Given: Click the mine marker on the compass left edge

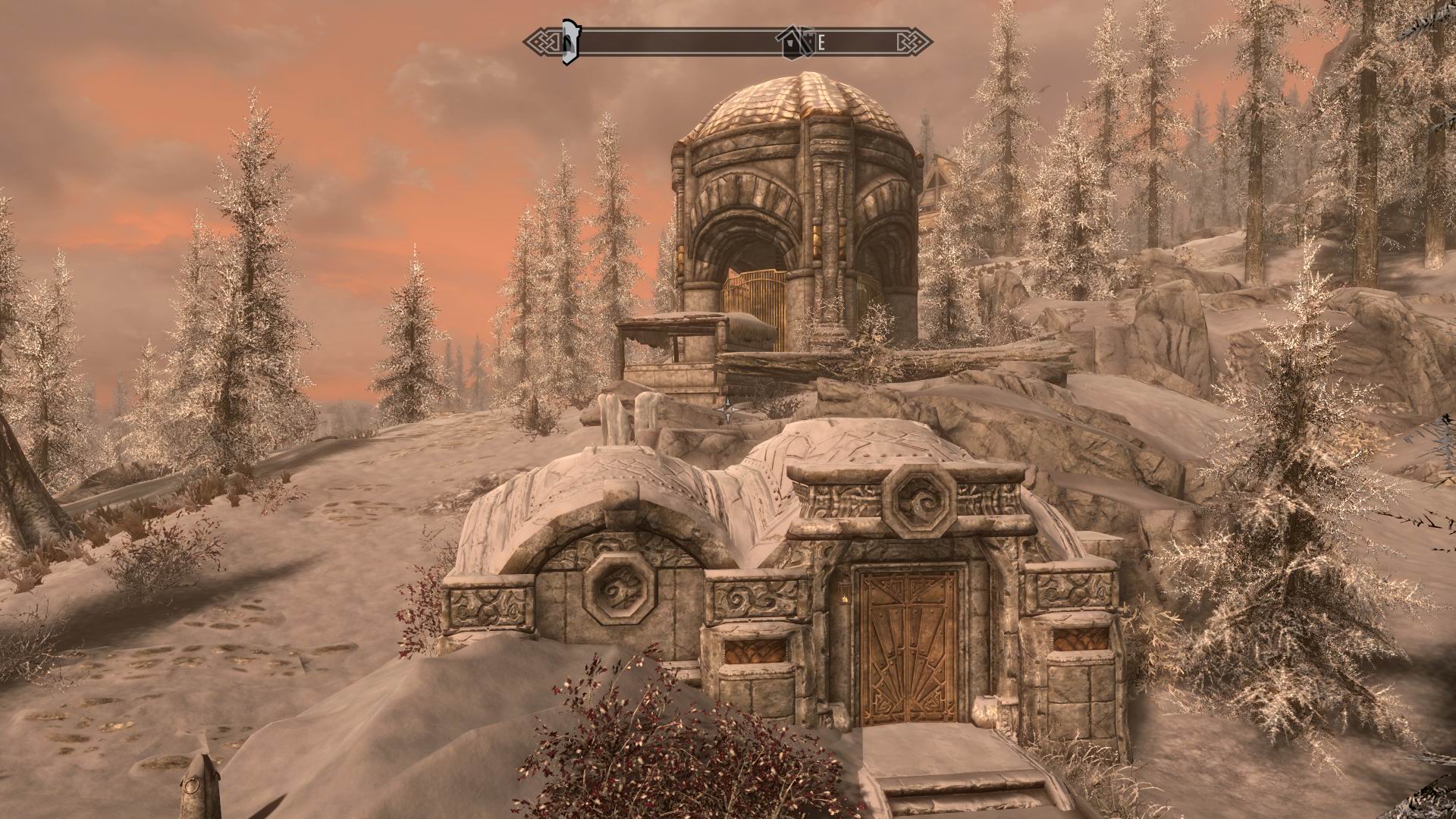Looking at the screenshot, I should (569, 42).
